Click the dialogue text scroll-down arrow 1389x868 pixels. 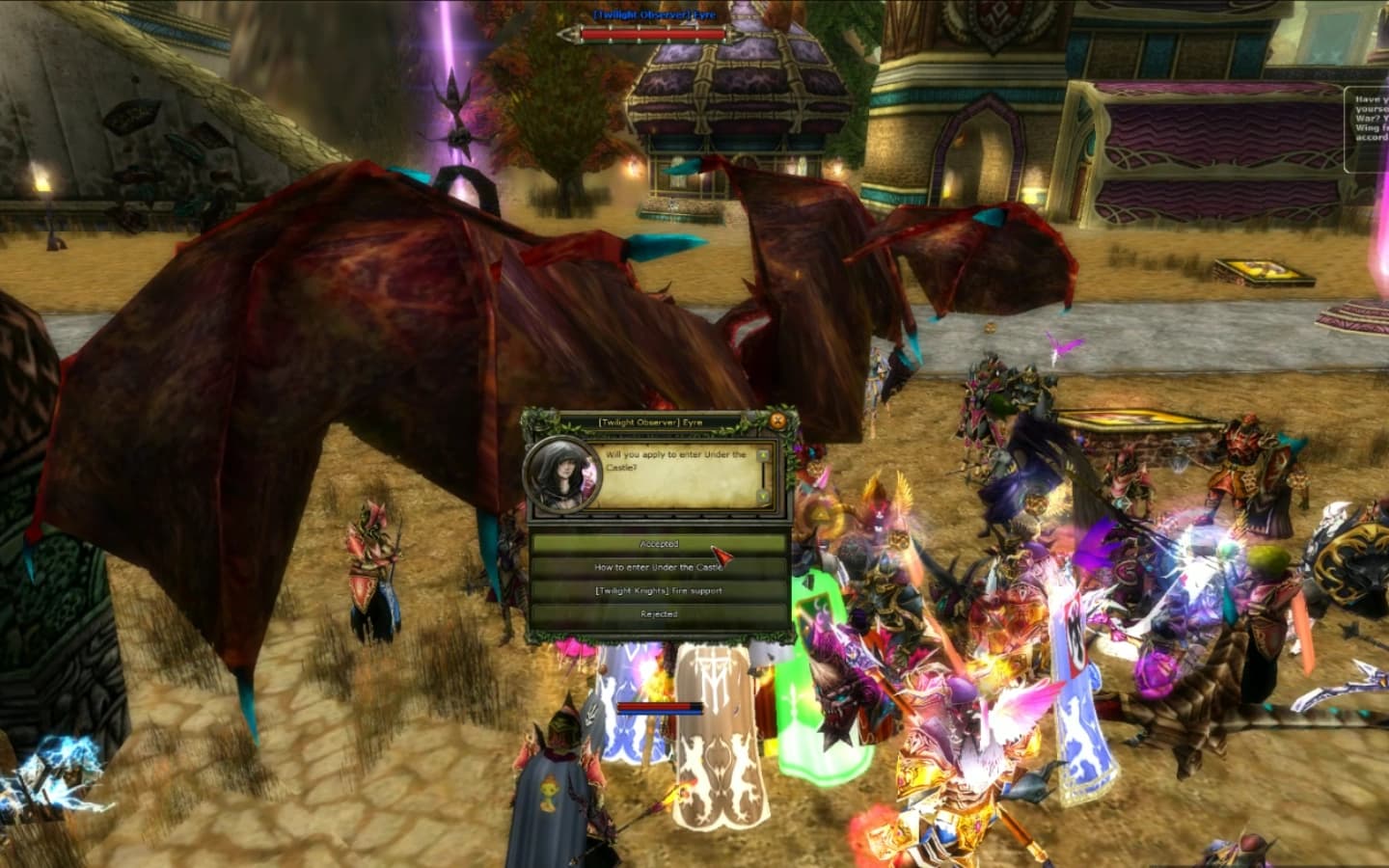coord(764,496)
